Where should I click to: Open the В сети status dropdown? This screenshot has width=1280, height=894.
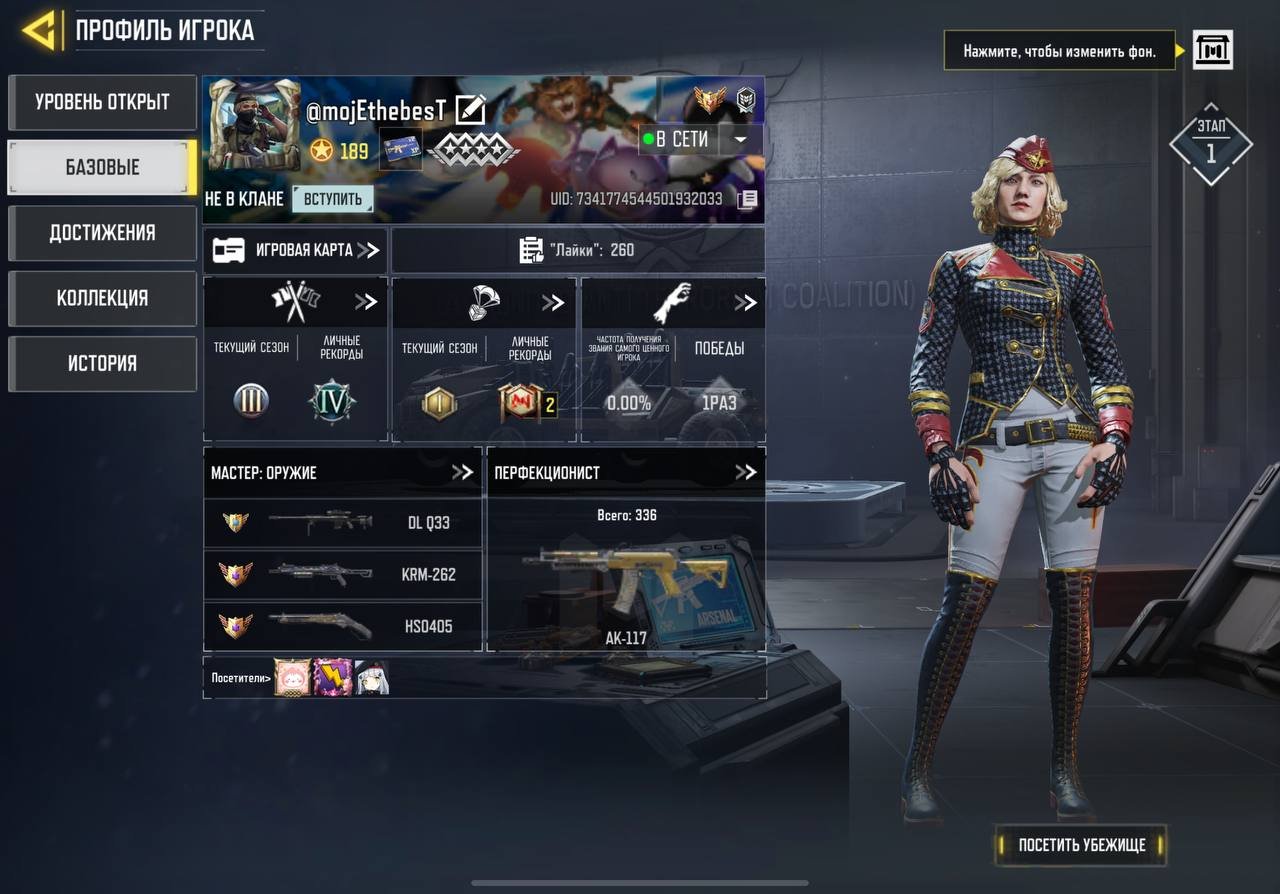(740, 140)
